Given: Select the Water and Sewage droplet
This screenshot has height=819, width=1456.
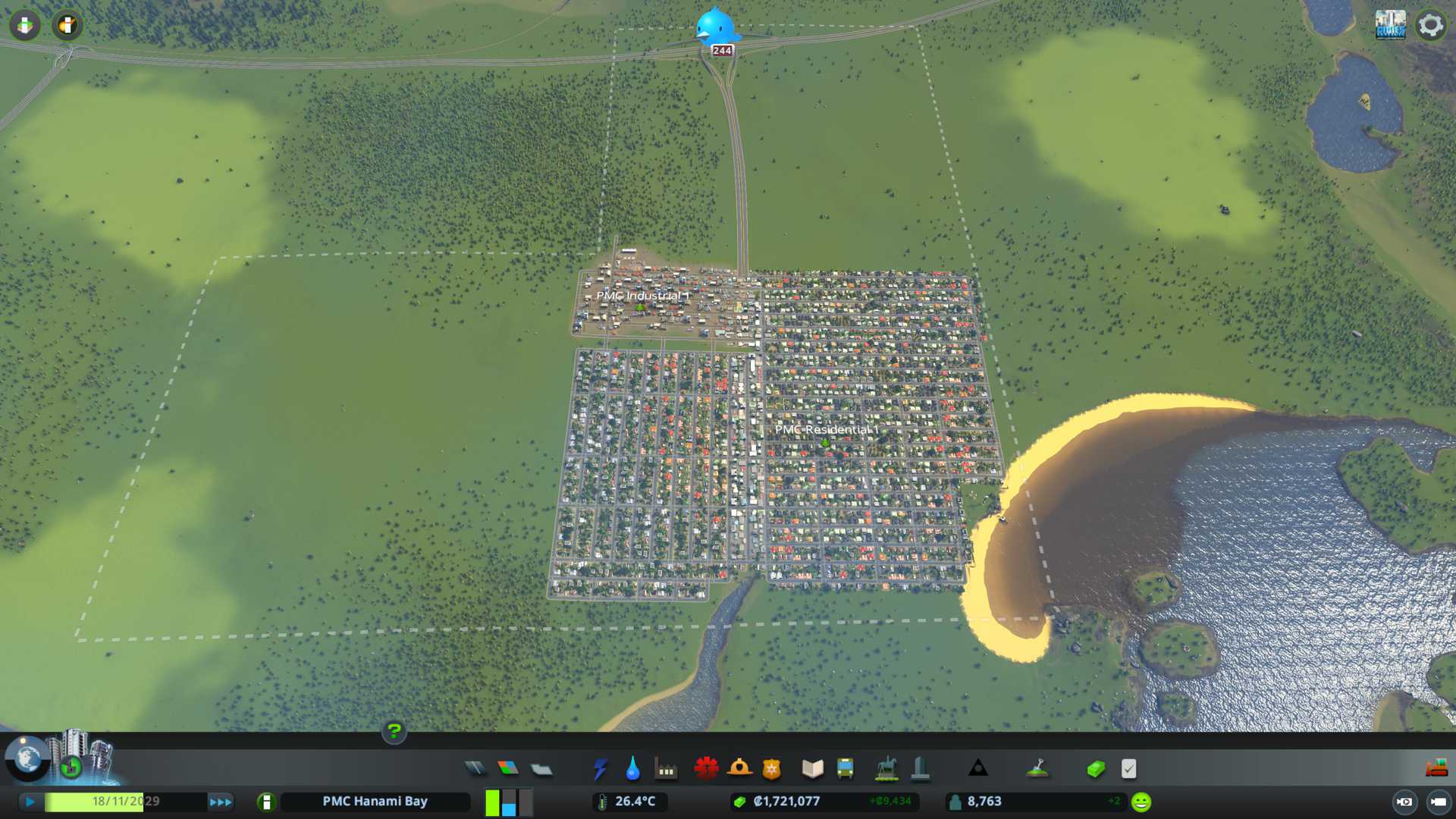Looking at the screenshot, I should pos(632,769).
